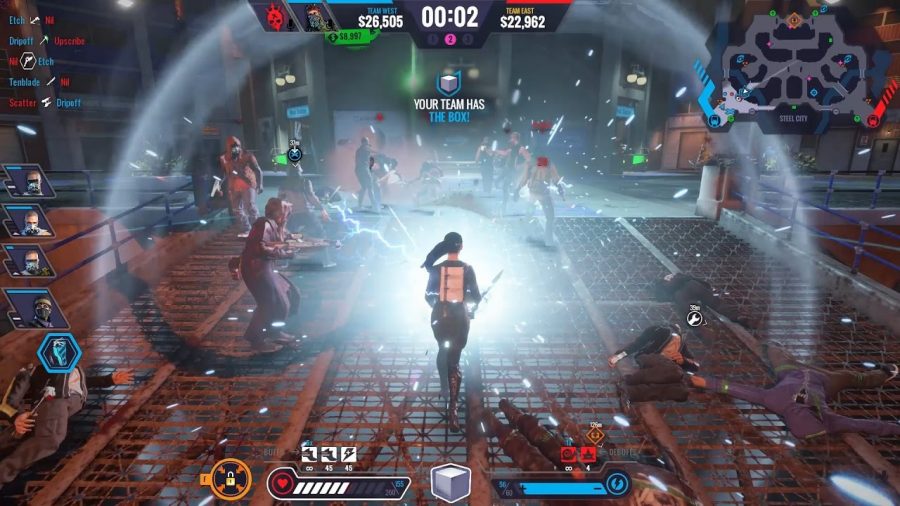Click the red skull team emblem
Screen dimensions: 900x506
(x=270, y=17)
